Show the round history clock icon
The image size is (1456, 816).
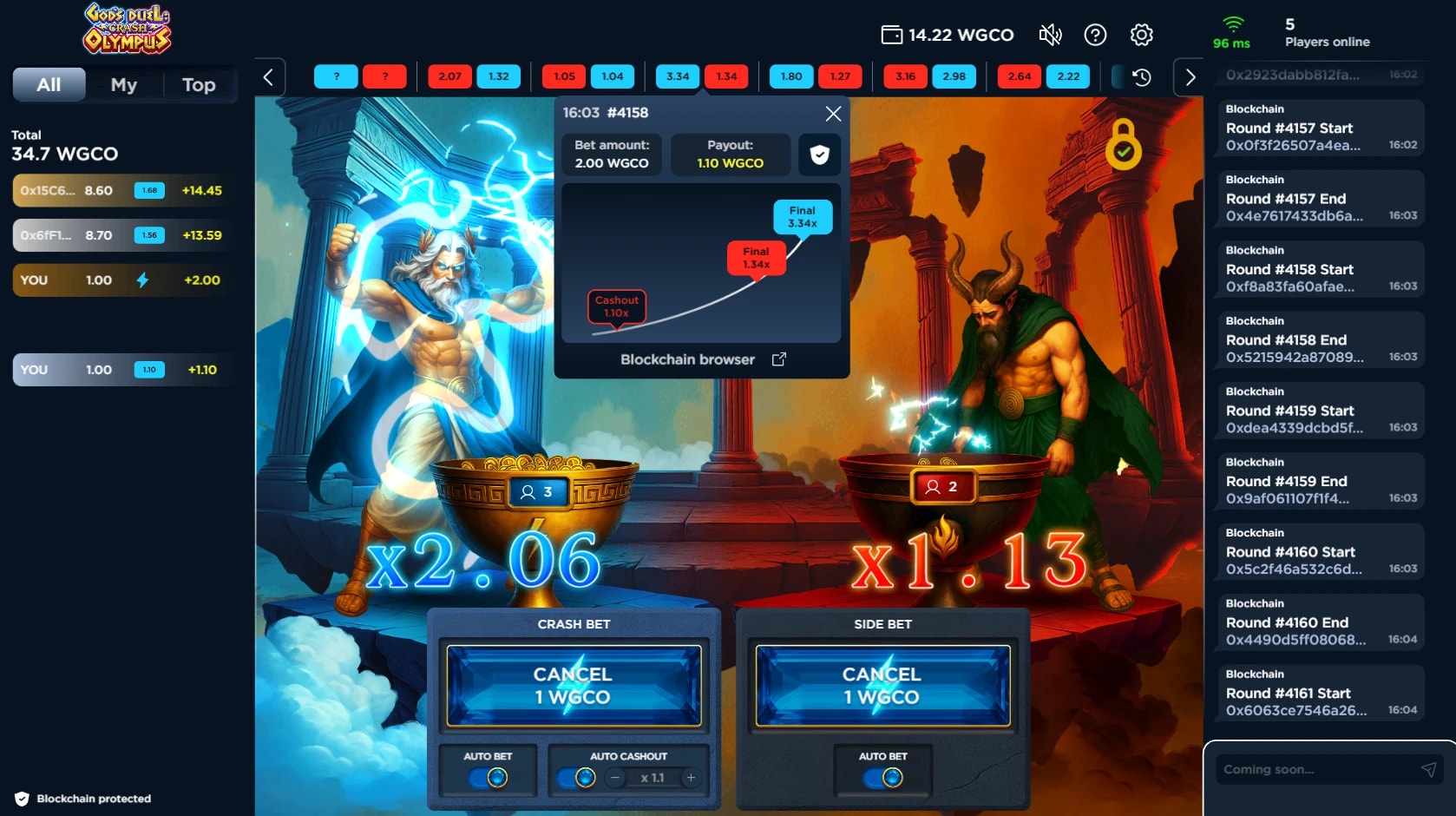[1142, 77]
